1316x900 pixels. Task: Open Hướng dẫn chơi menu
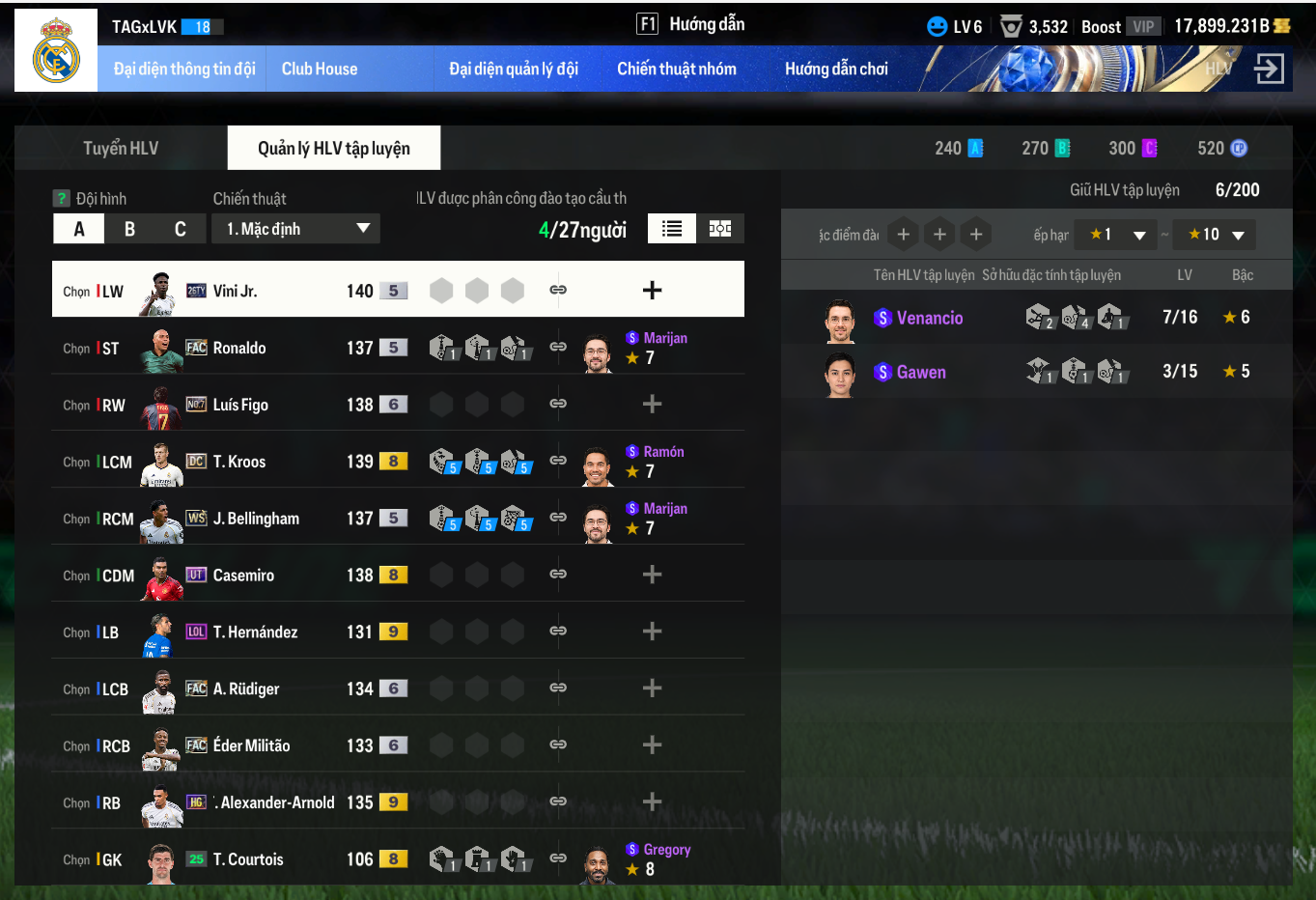(836, 69)
